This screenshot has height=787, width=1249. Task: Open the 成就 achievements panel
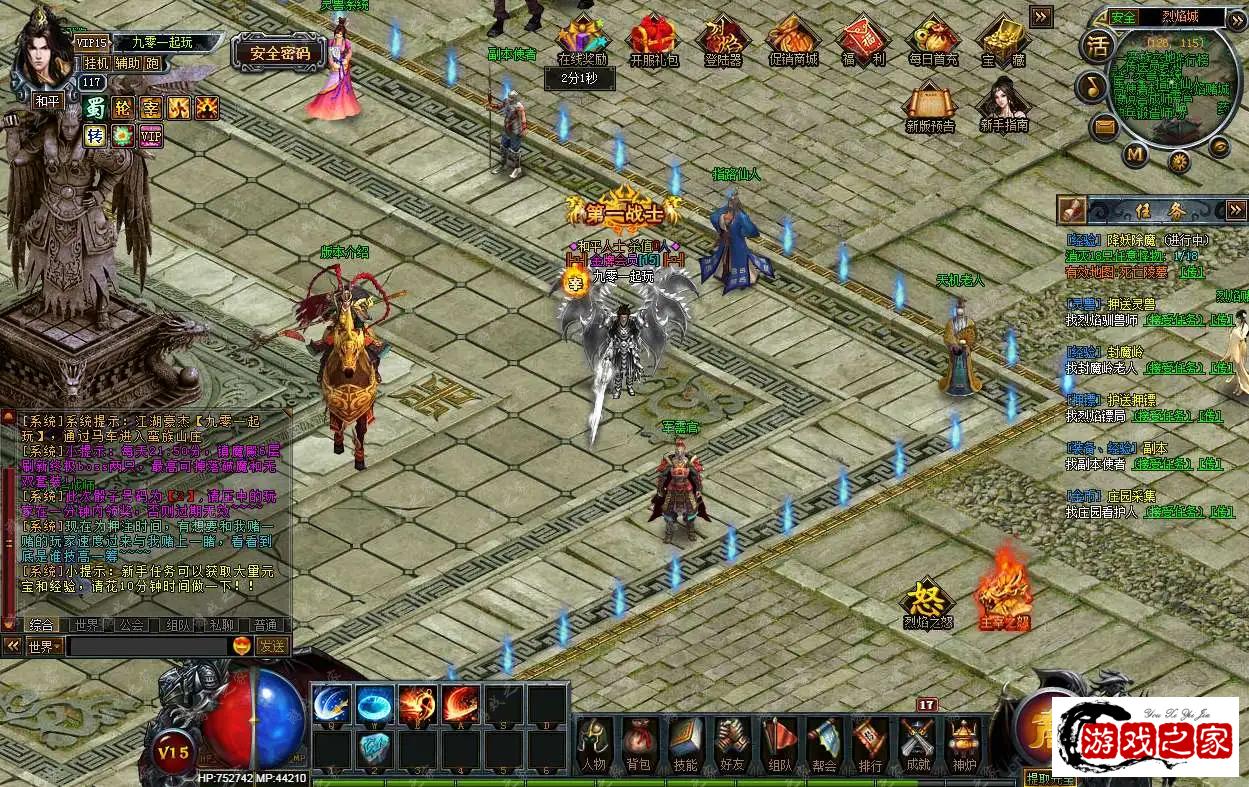click(916, 745)
